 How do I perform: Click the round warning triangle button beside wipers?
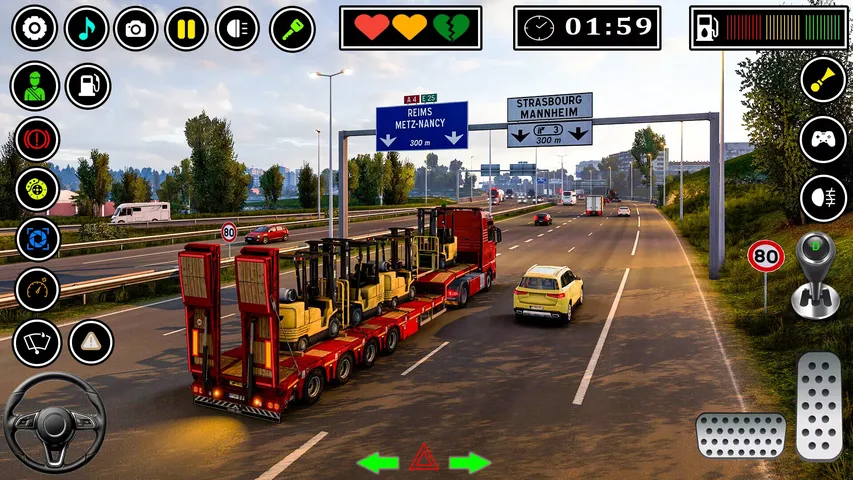91,342
